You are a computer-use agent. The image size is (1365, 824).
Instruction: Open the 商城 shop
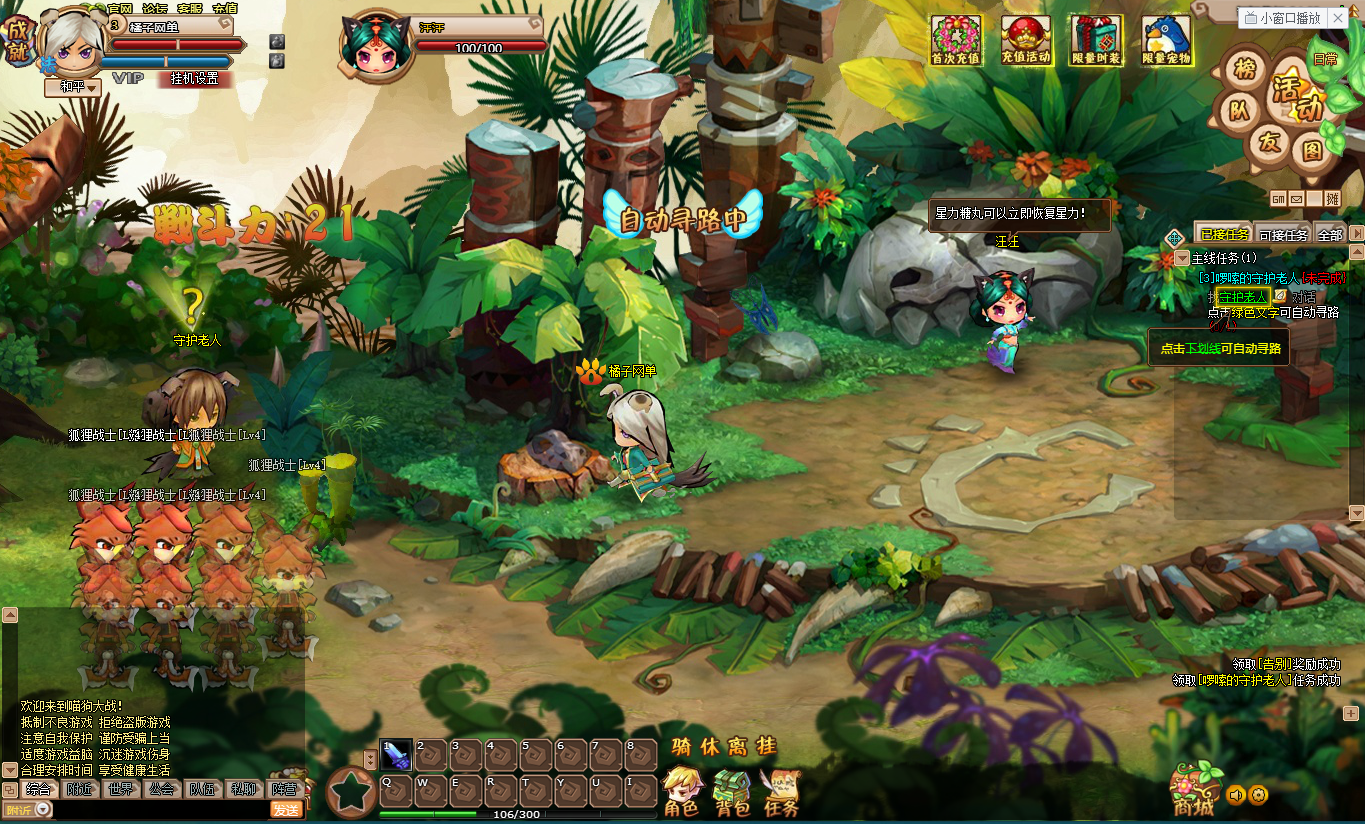point(1194,790)
